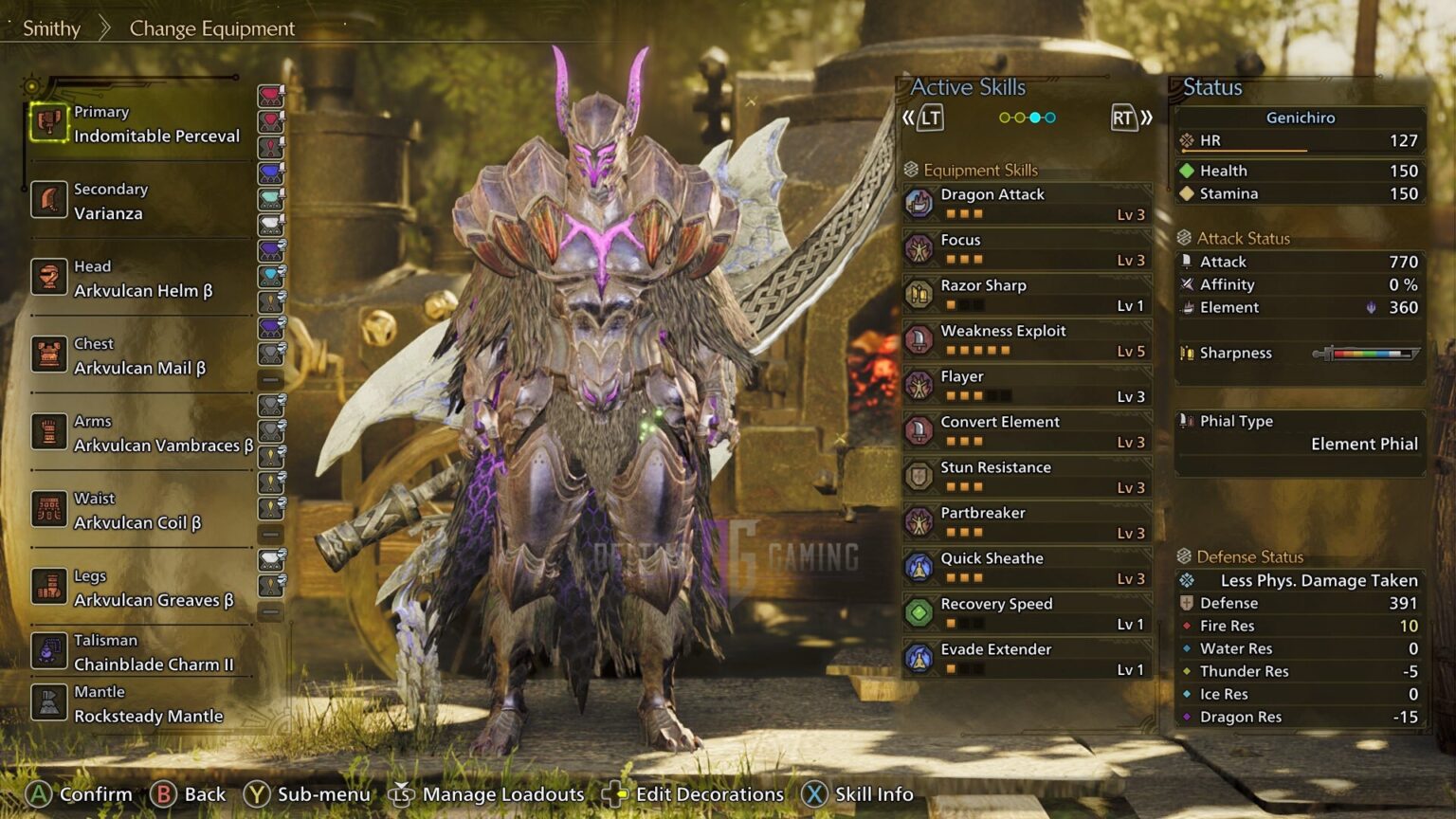Select the Change Equipment tab

(210, 27)
